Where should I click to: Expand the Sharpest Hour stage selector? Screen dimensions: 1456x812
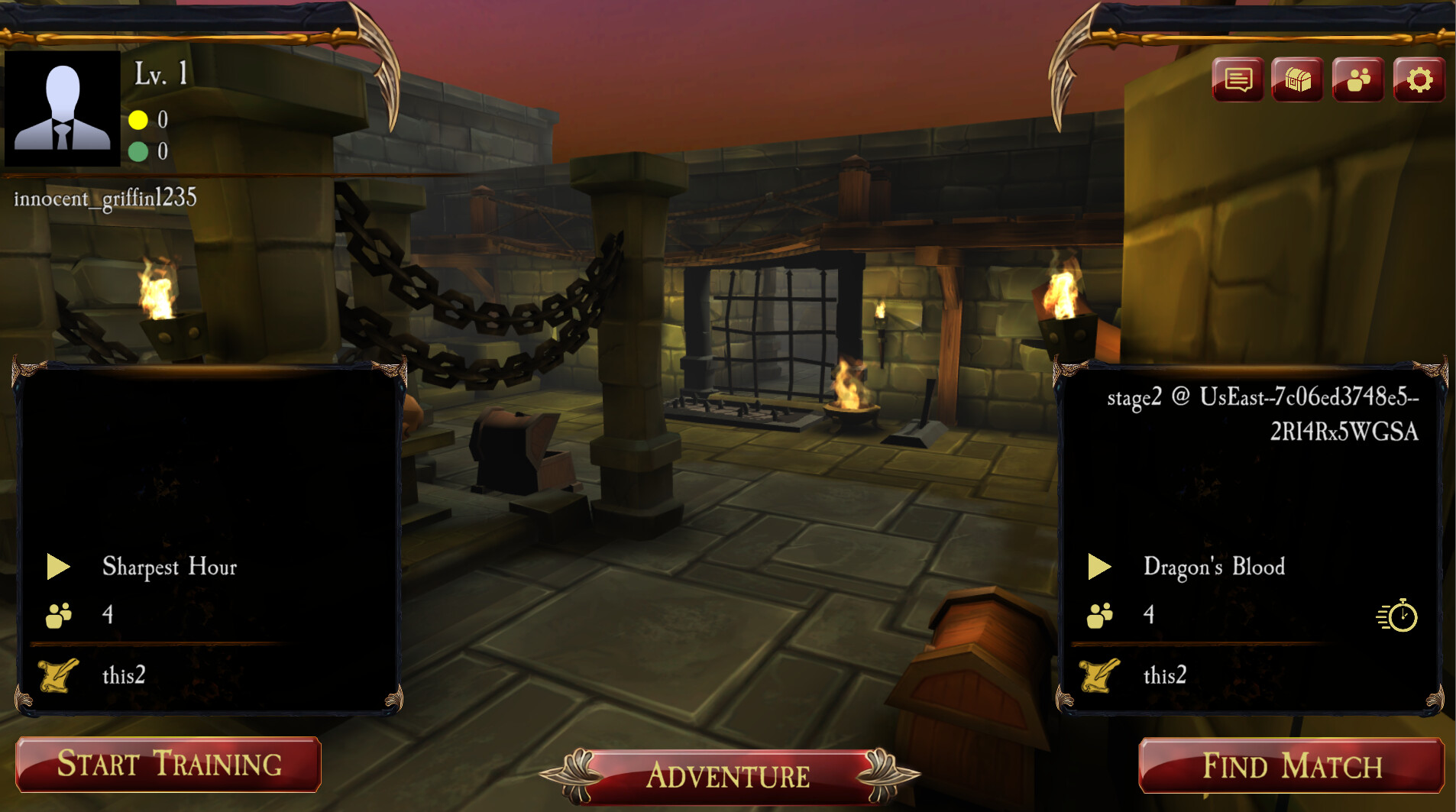coord(58,567)
